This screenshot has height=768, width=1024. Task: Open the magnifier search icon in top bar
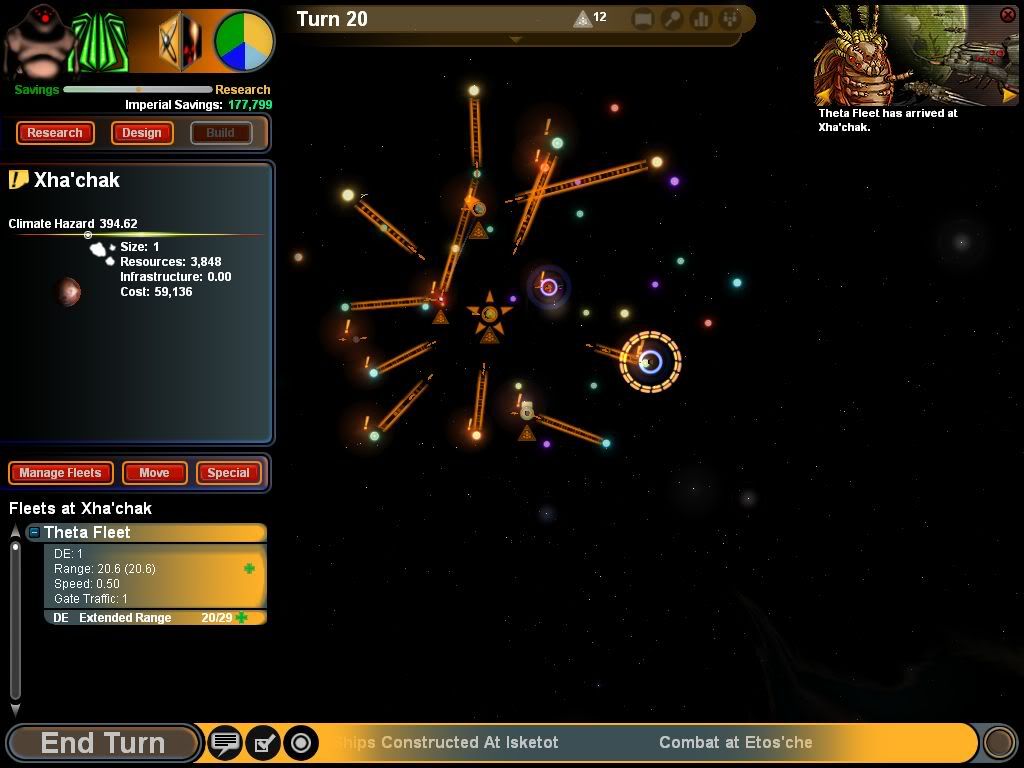(672, 19)
